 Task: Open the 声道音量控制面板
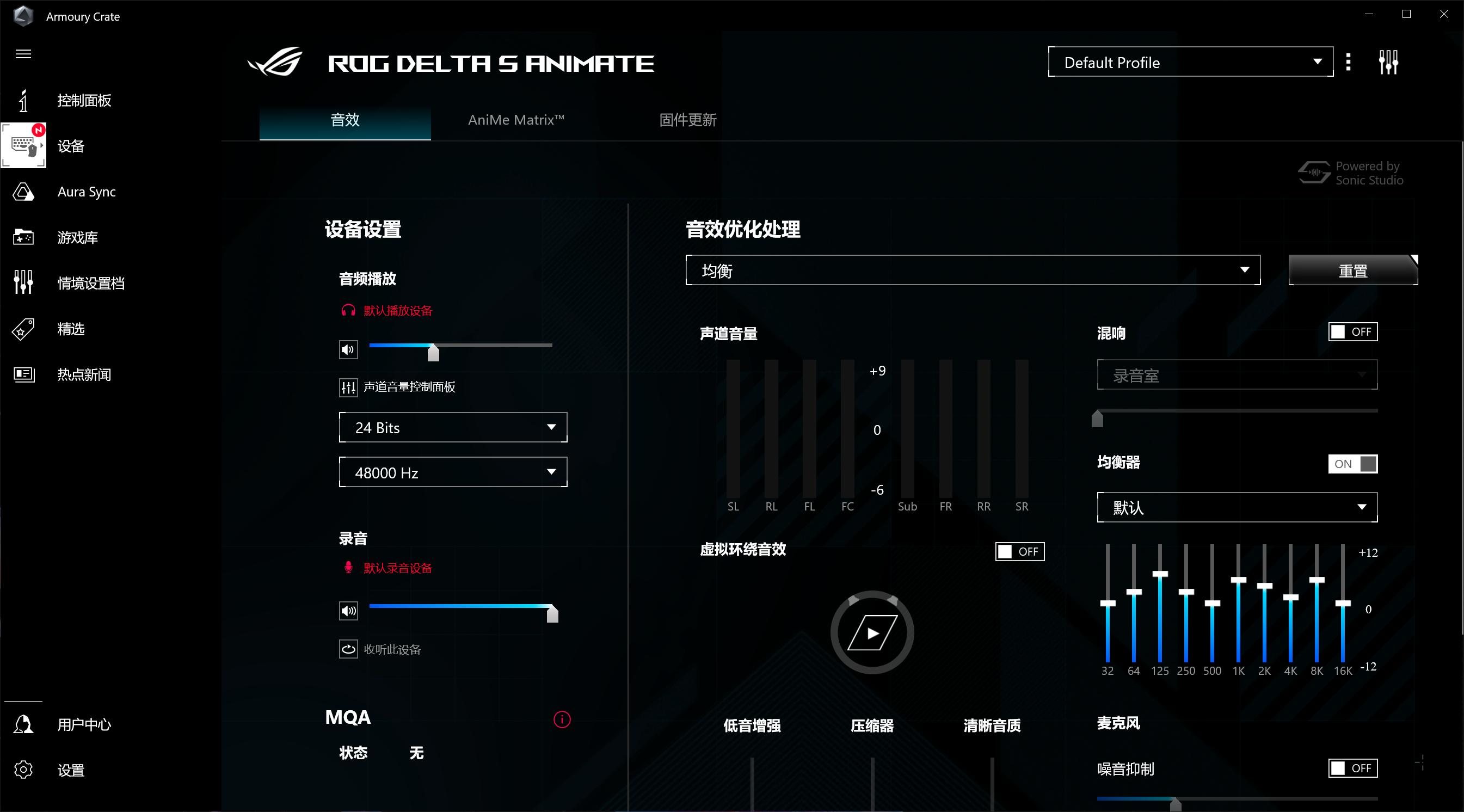click(410, 387)
